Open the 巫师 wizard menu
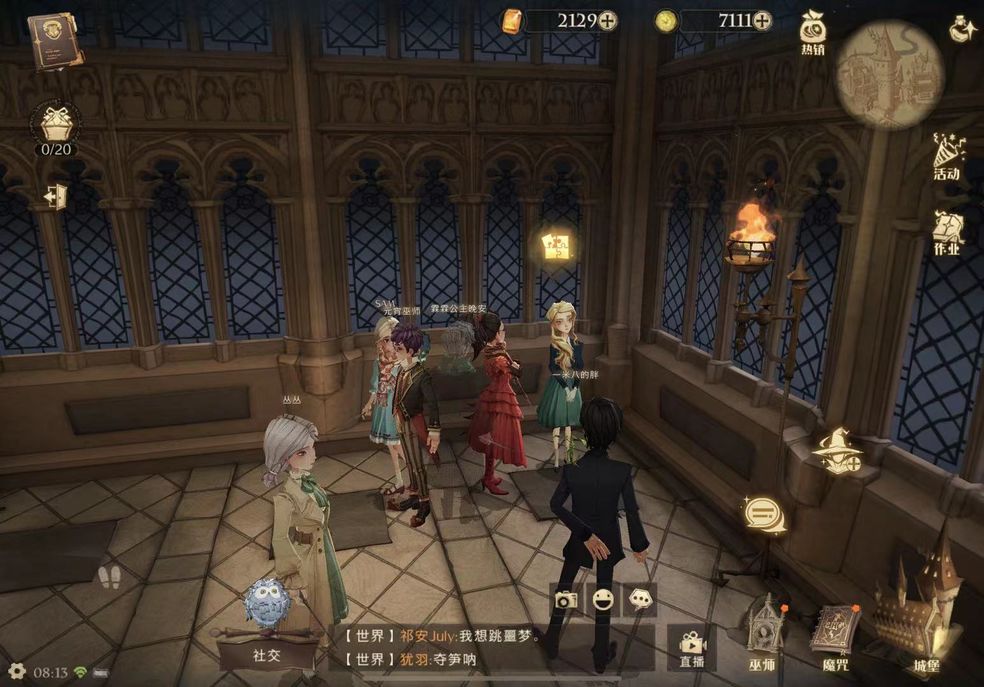984x687 pixels. click(x=762, y=630)
